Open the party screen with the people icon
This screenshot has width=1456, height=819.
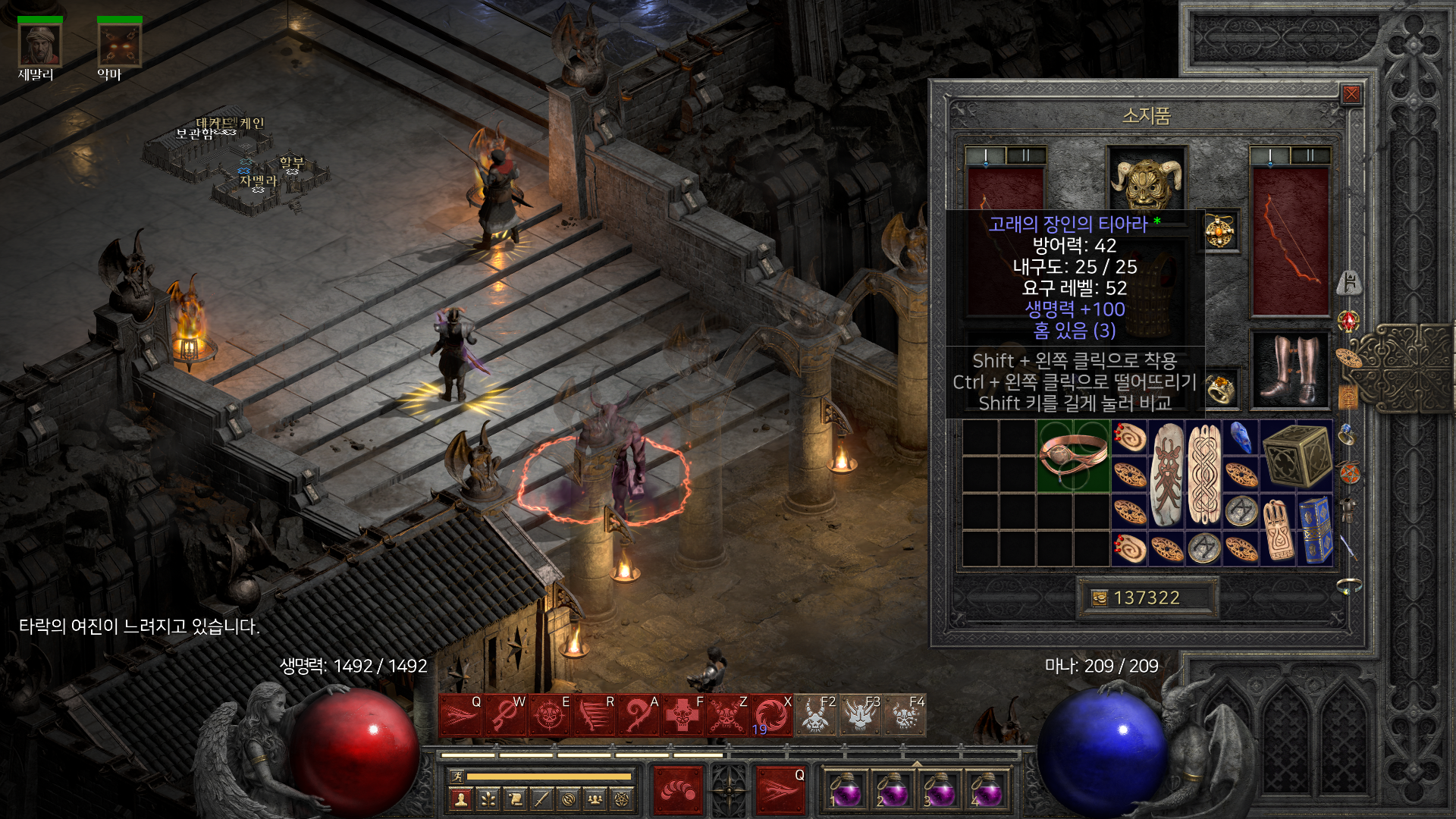tap(595, 799)
